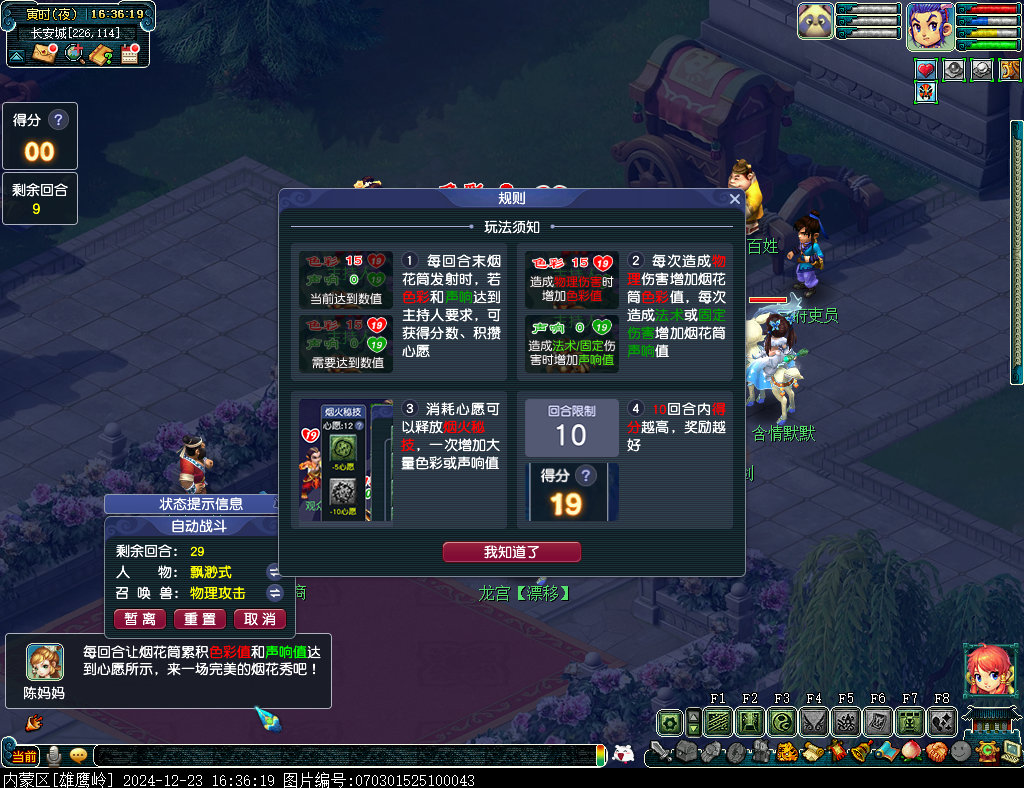The height and width of the screenshot is (788, 1024).
Task: Open the gear settings on skill bar
Action: [x=669, y=721]
